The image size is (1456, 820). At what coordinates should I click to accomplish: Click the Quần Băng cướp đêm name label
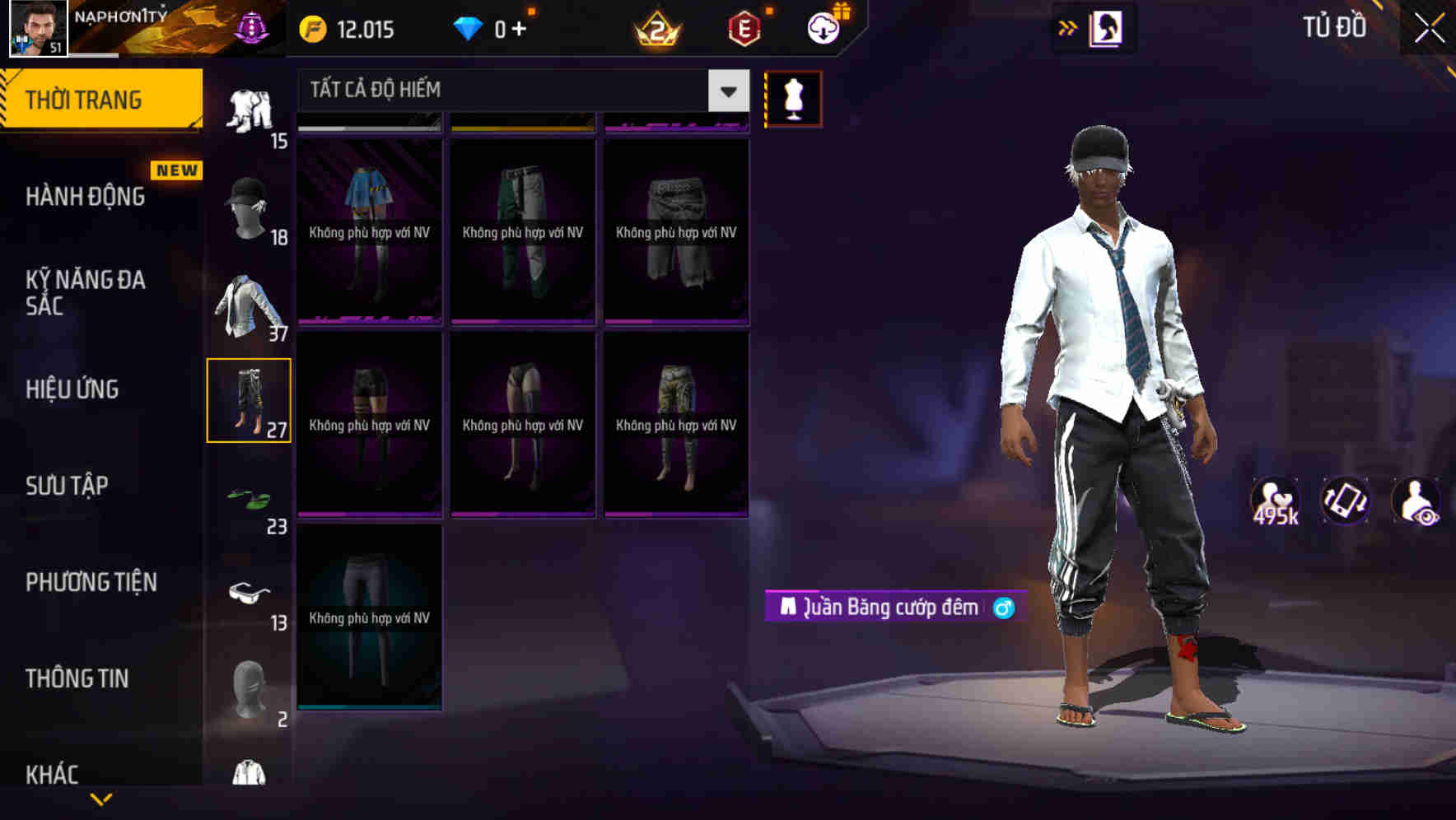888,609
